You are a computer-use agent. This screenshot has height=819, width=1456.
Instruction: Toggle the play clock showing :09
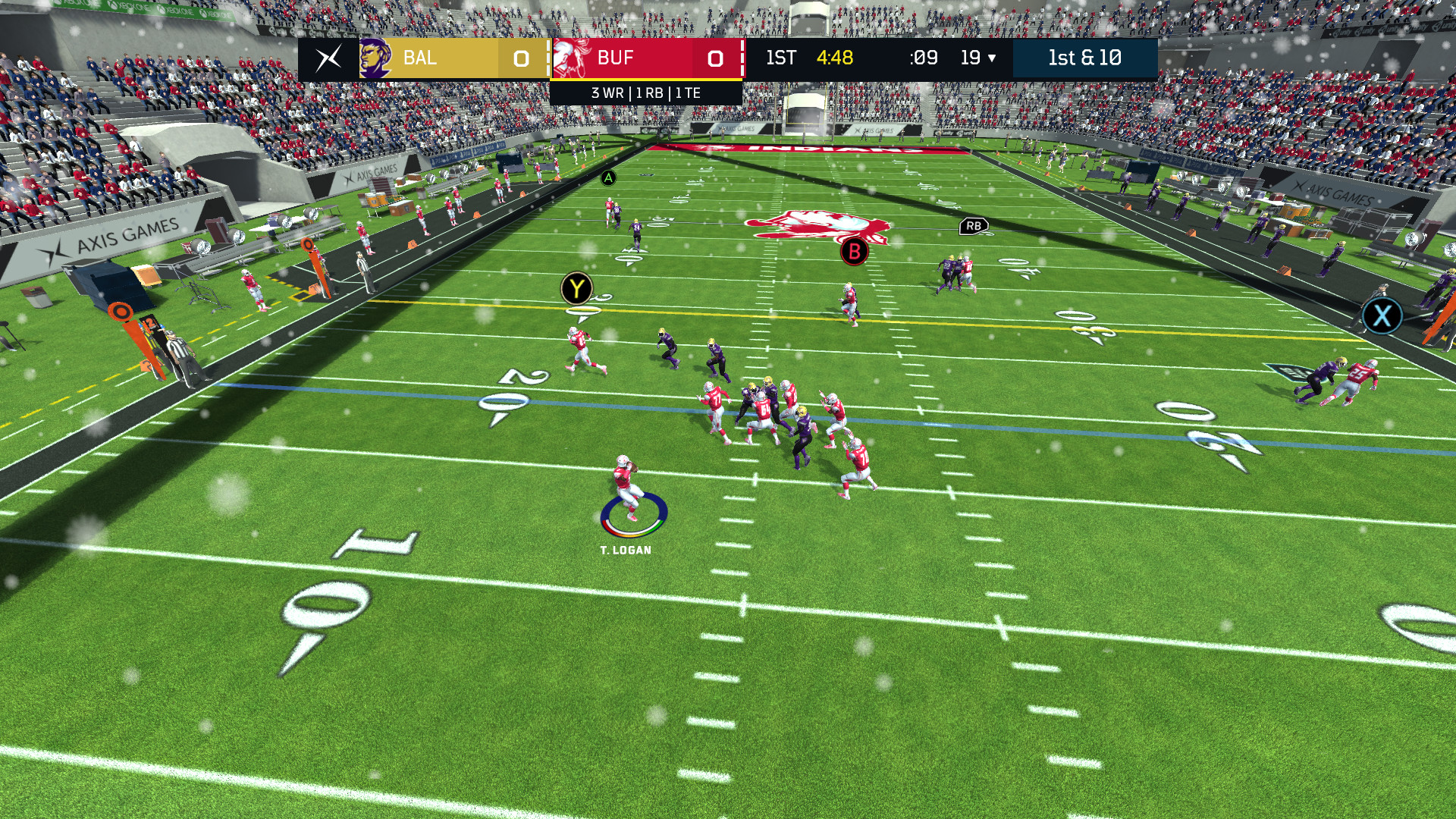point(924,58)
